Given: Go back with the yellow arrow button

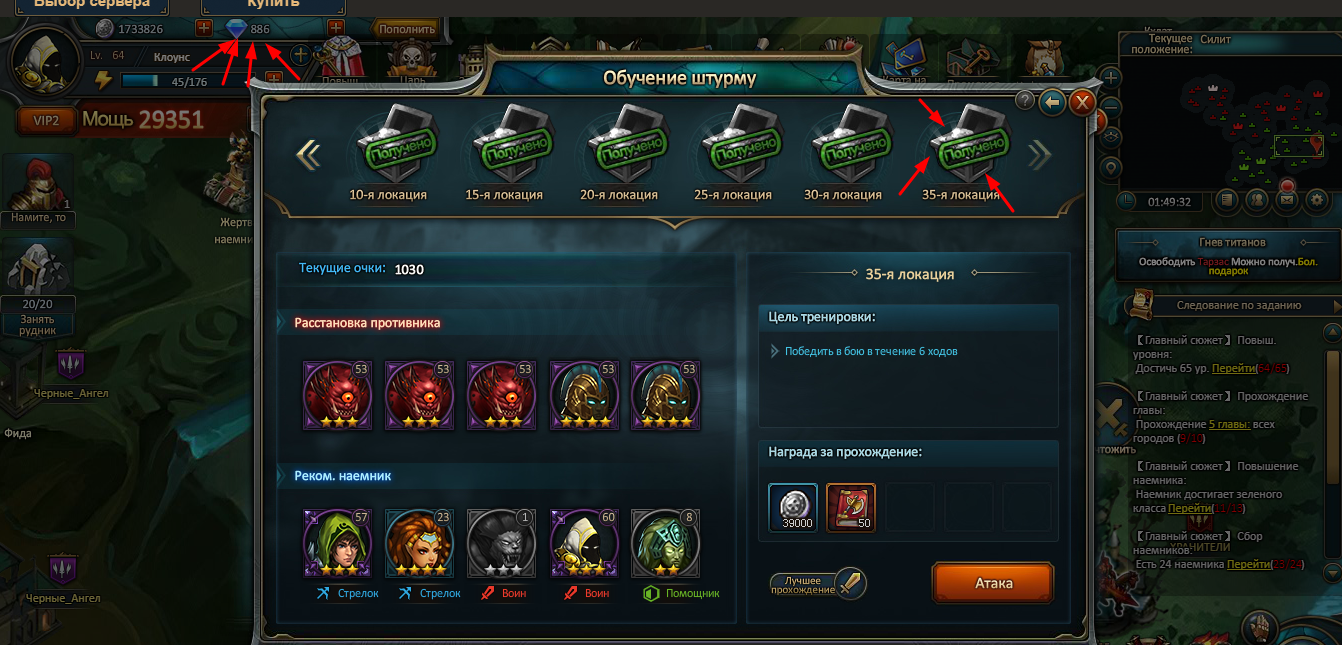Looking at the screenshot, I should tap(1052, 102).
